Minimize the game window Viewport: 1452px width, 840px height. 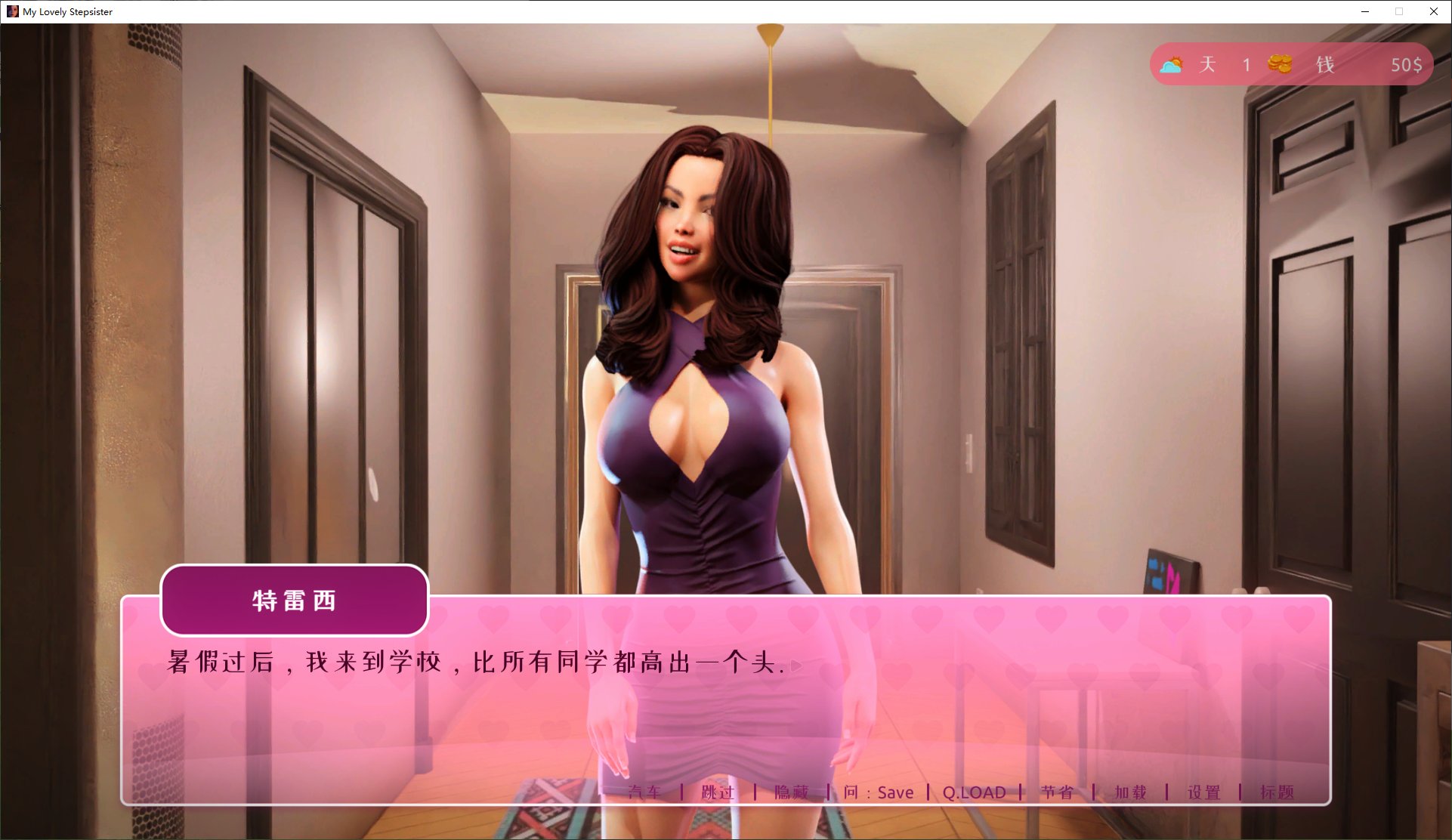click(1364, 11)
